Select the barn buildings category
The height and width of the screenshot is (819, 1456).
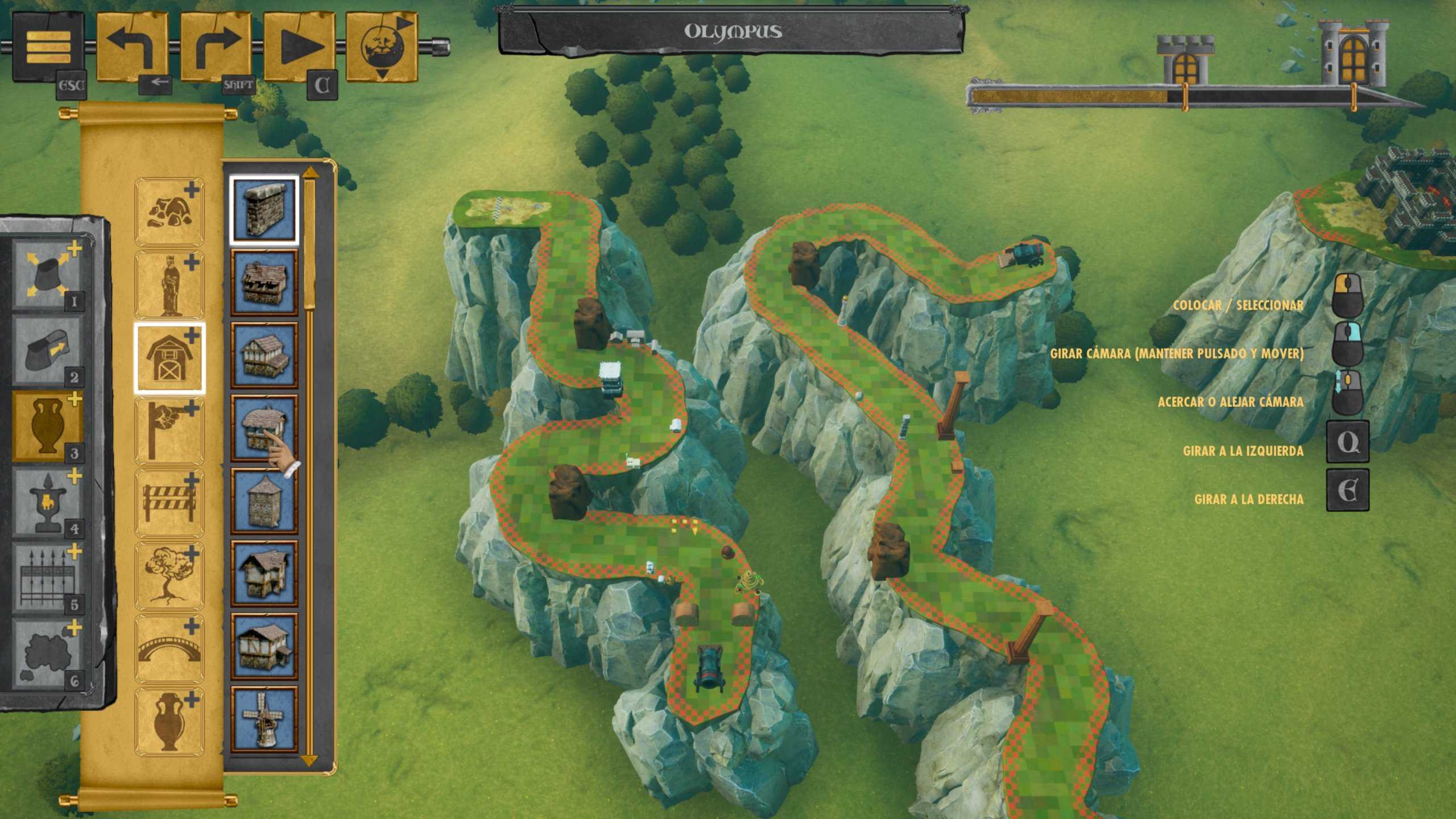(x=169, y=358)
